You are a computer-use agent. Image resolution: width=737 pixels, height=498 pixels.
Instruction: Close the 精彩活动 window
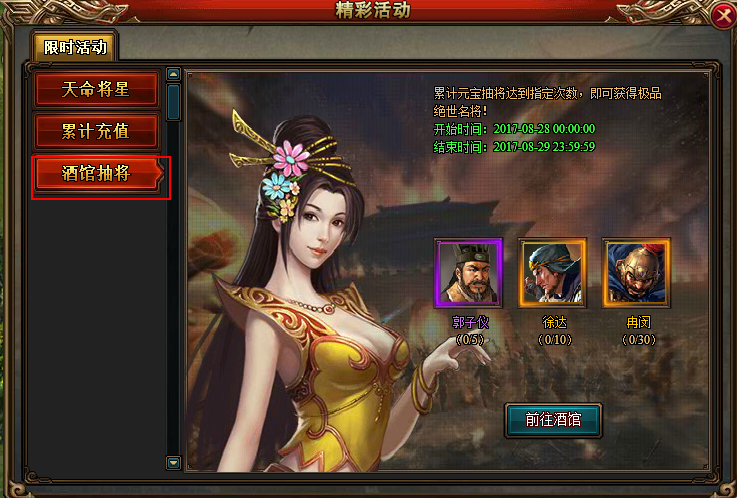722,15
